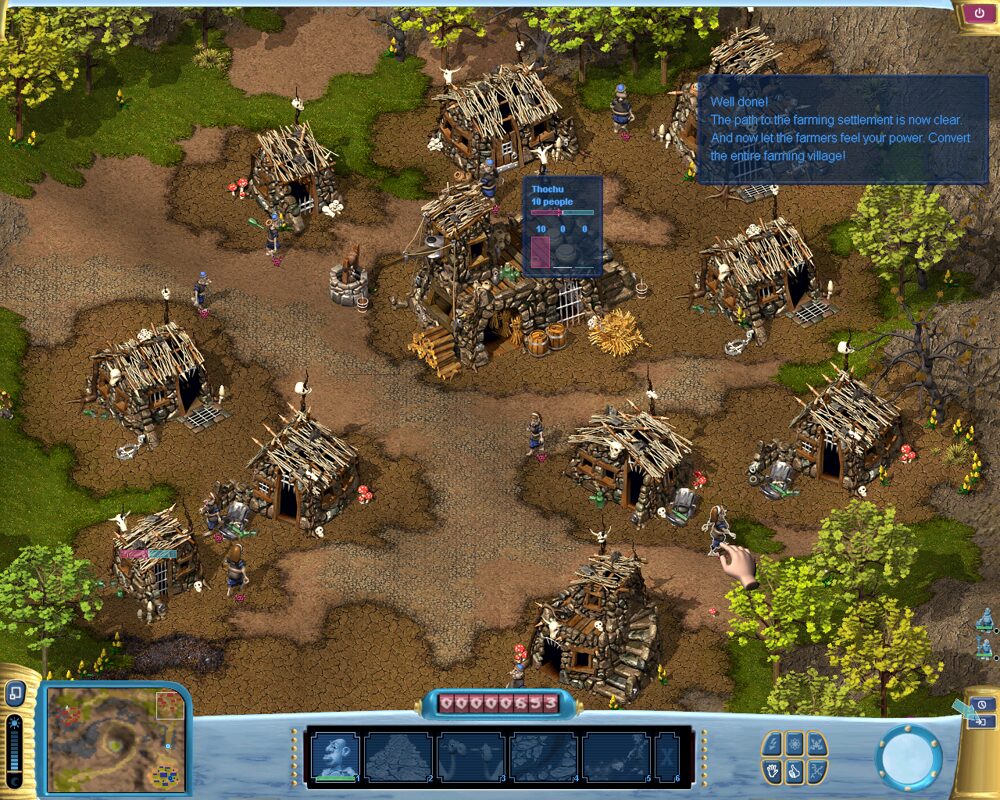Click the X slot numbered 6

(668, 756)
